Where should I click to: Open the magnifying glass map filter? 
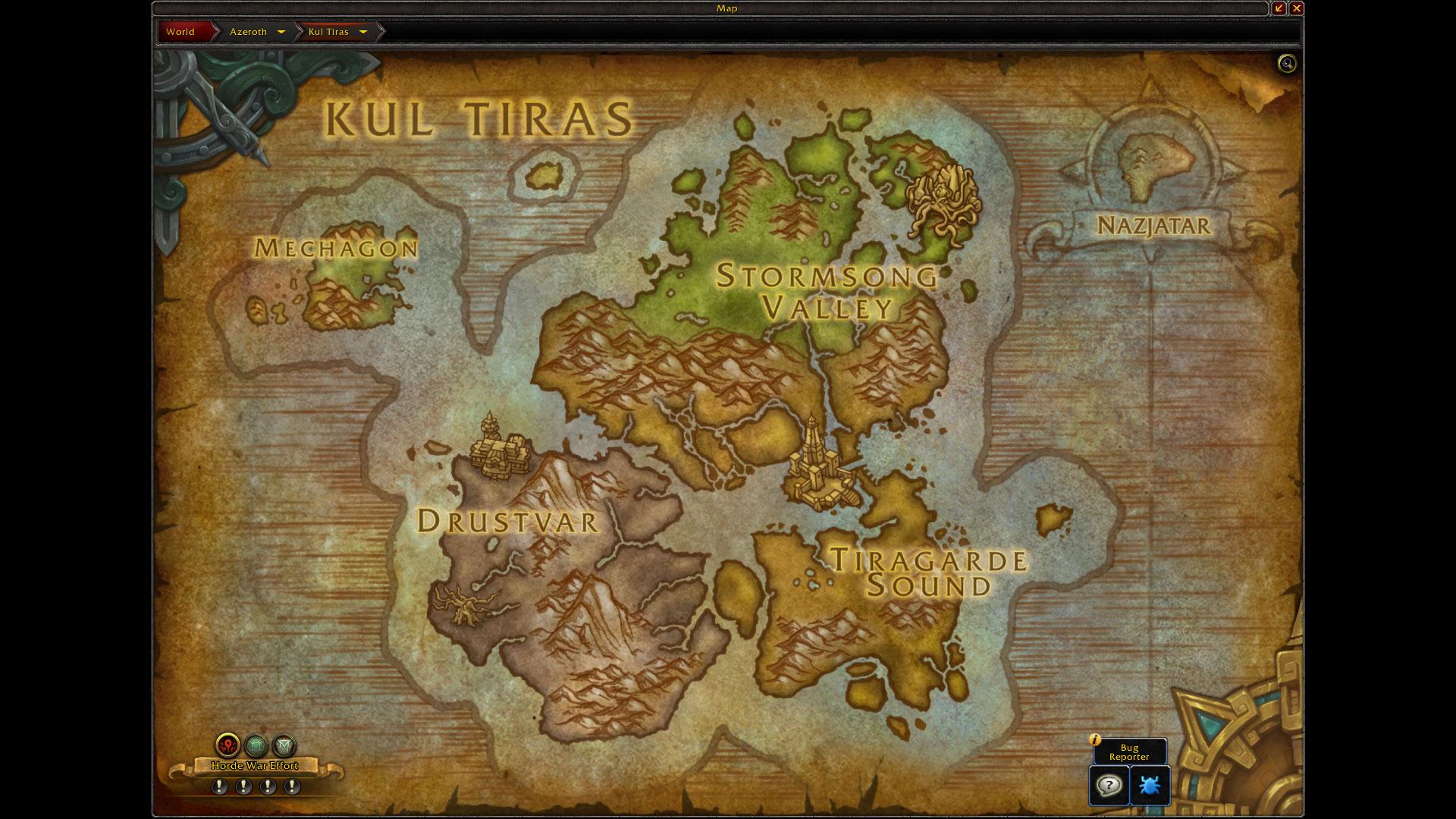point(1286,64)
